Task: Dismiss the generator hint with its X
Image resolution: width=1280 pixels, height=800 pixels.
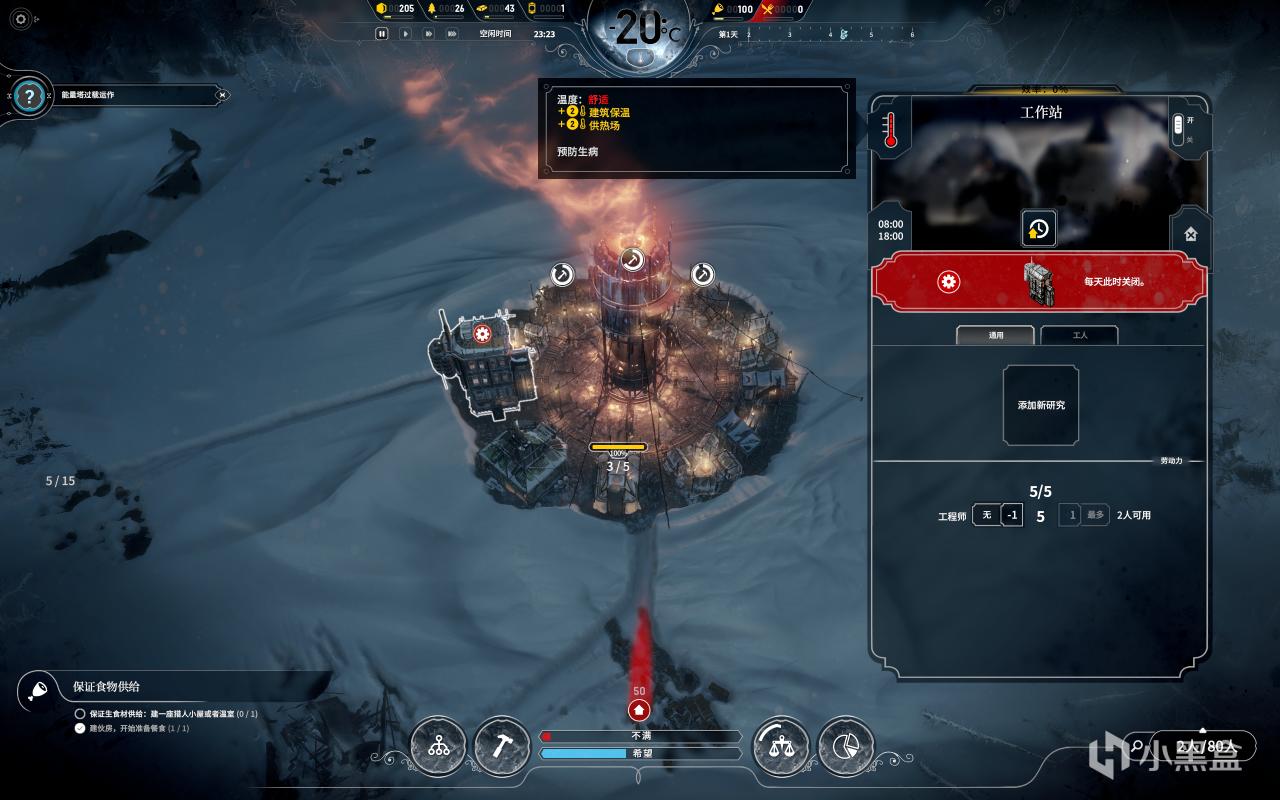Action: [x=222, y=96]
